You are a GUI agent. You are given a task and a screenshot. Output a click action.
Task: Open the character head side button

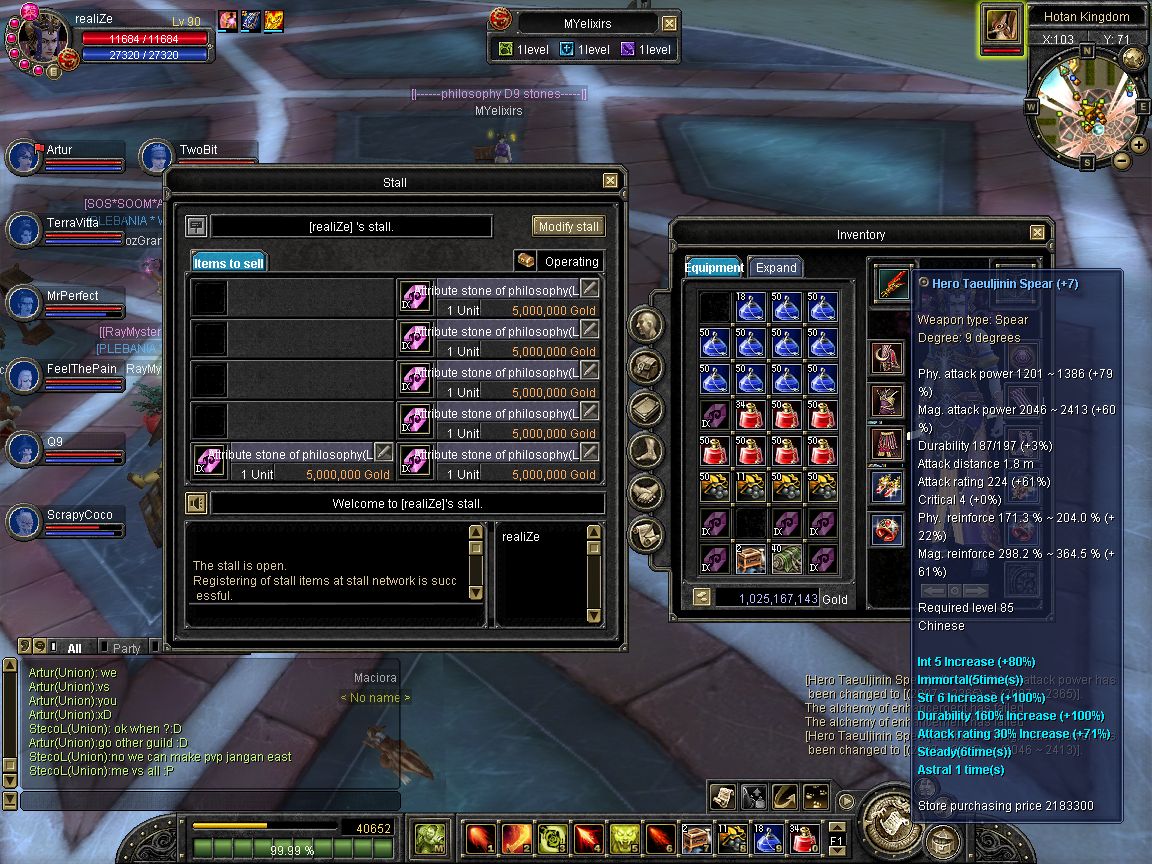pyautogui.click(x=646, y=324)
